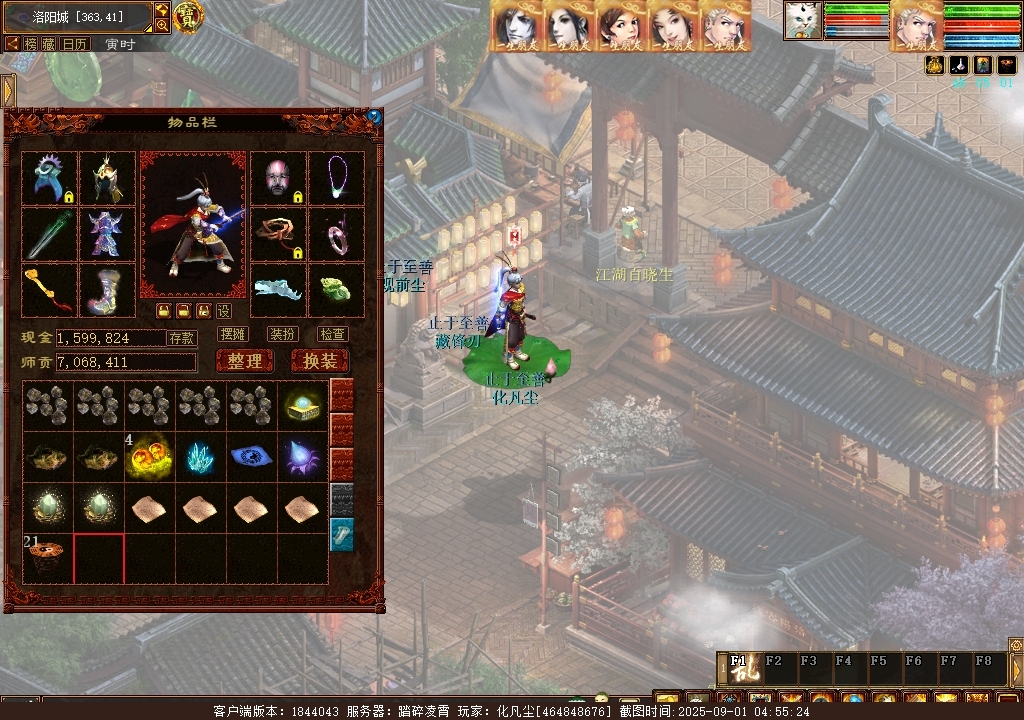The height and width of the screenshot is (720, 1024).
Task: Close the 物品栏 inventory window
Action: click(374, 116)
